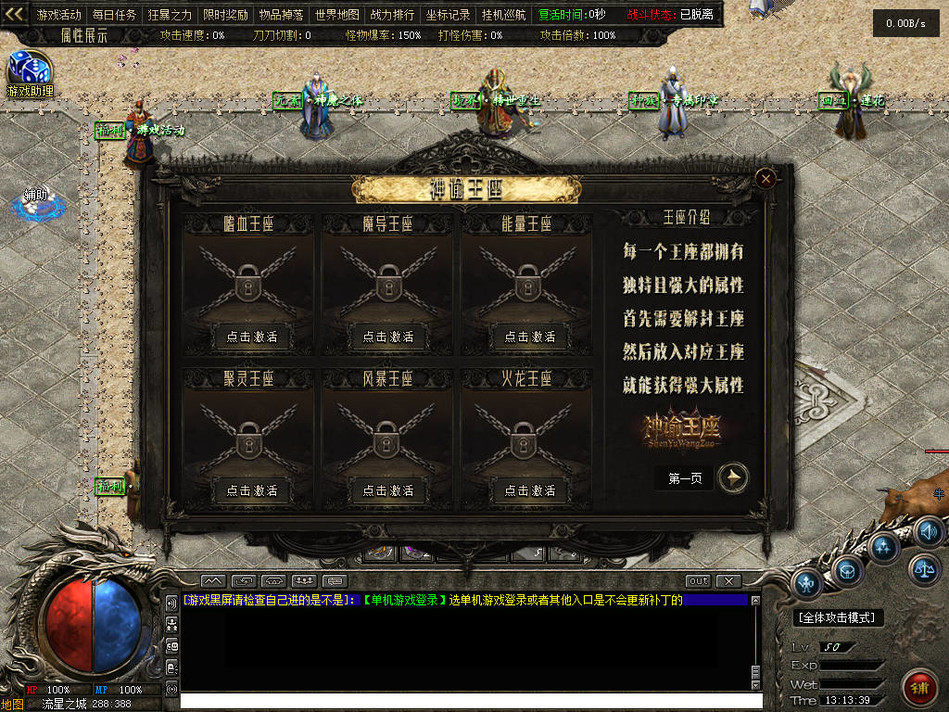
Task: Activate the 风暴王座 throne
Action: pos(388,490)
